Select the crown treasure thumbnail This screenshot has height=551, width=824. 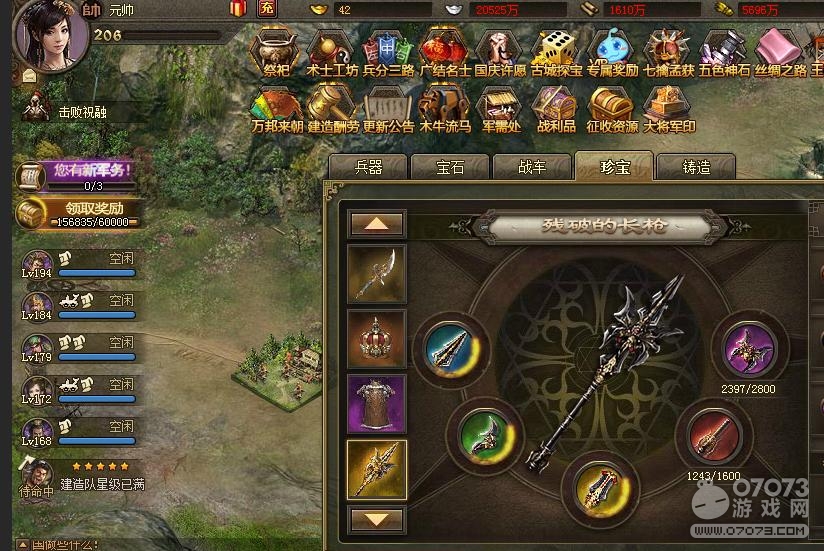376,340
